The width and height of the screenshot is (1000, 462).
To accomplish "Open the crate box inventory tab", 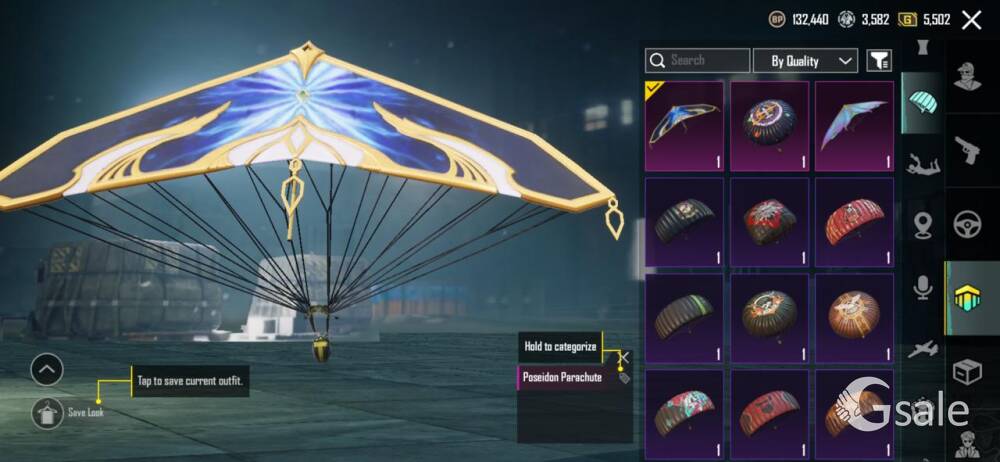I will pos(968,372).
